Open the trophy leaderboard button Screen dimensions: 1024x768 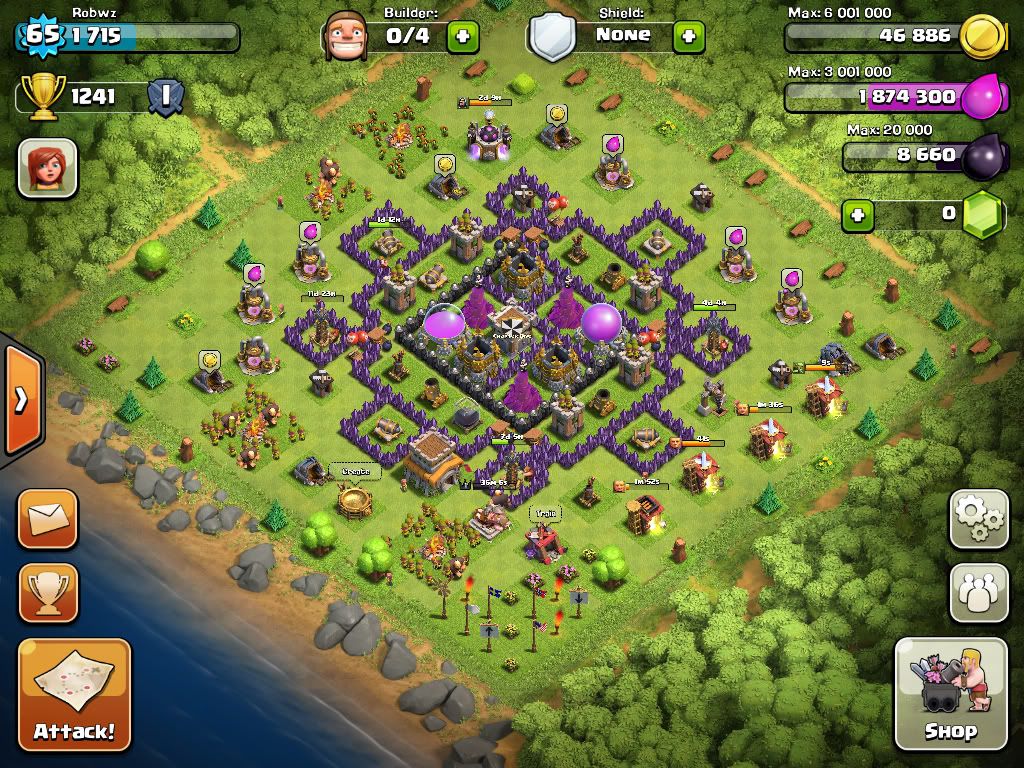(x=47, y=593)
